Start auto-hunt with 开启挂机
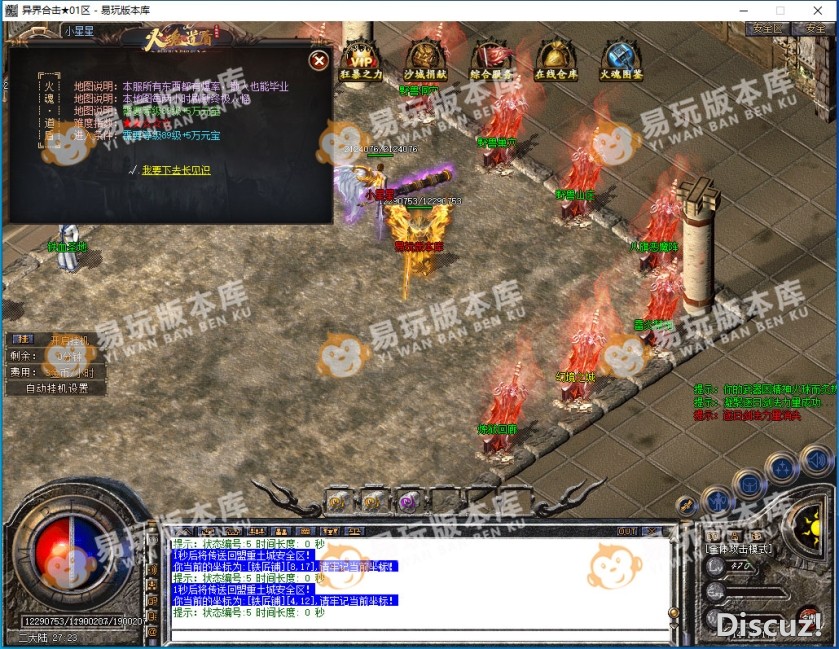The width and height of the screenshot is (839, 649). pyautogui.click(x=69, y=340)
